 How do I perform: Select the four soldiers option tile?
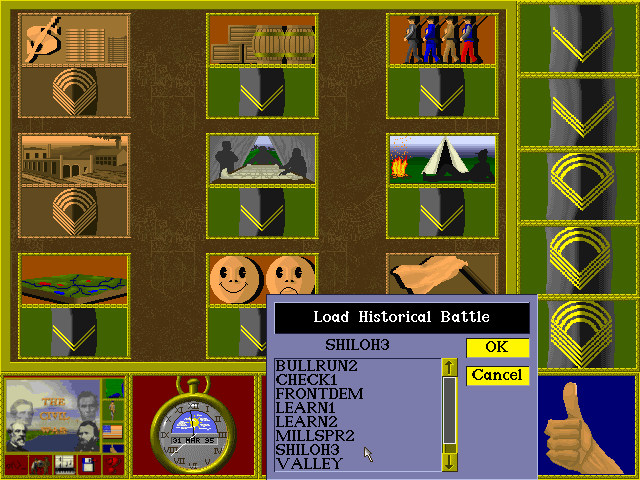point(441,40)
